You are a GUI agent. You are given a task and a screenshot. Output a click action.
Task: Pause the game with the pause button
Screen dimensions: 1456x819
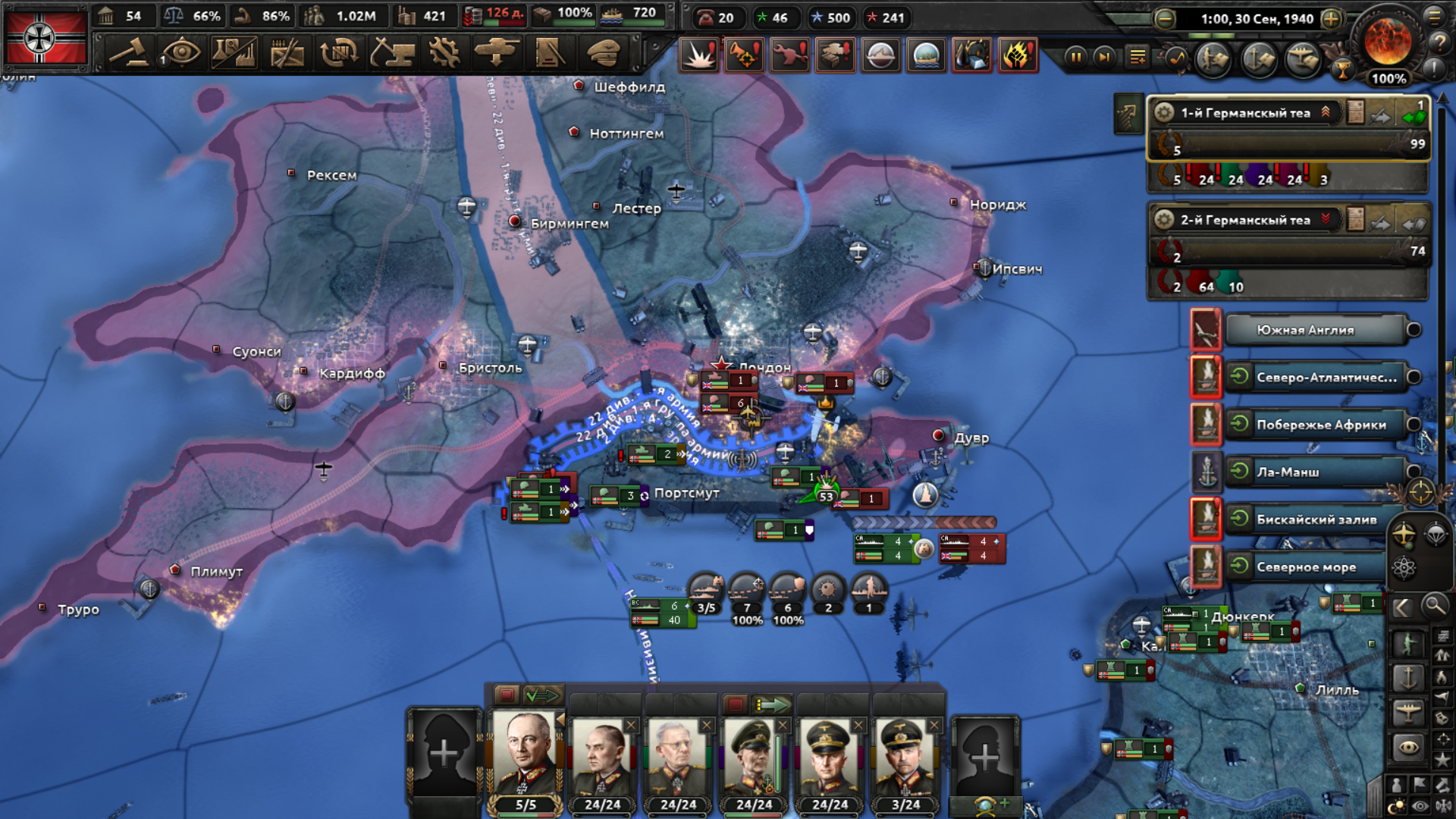(x=1075, y=57)
